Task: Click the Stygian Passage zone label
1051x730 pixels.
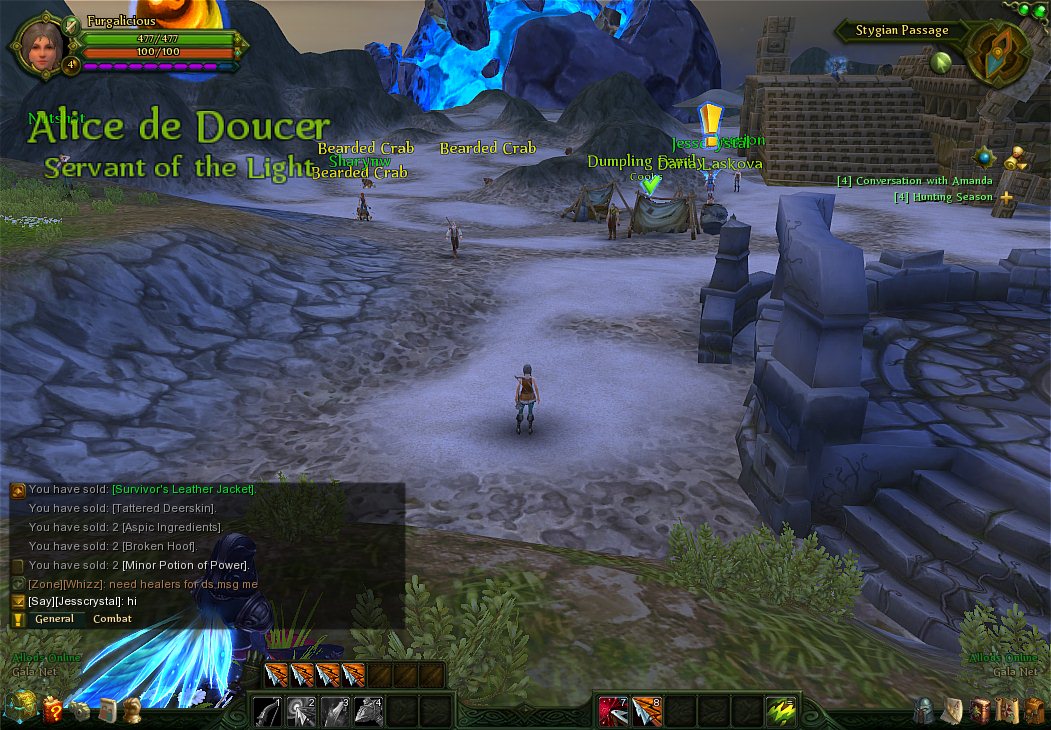Action: click(x=901, y=31)
